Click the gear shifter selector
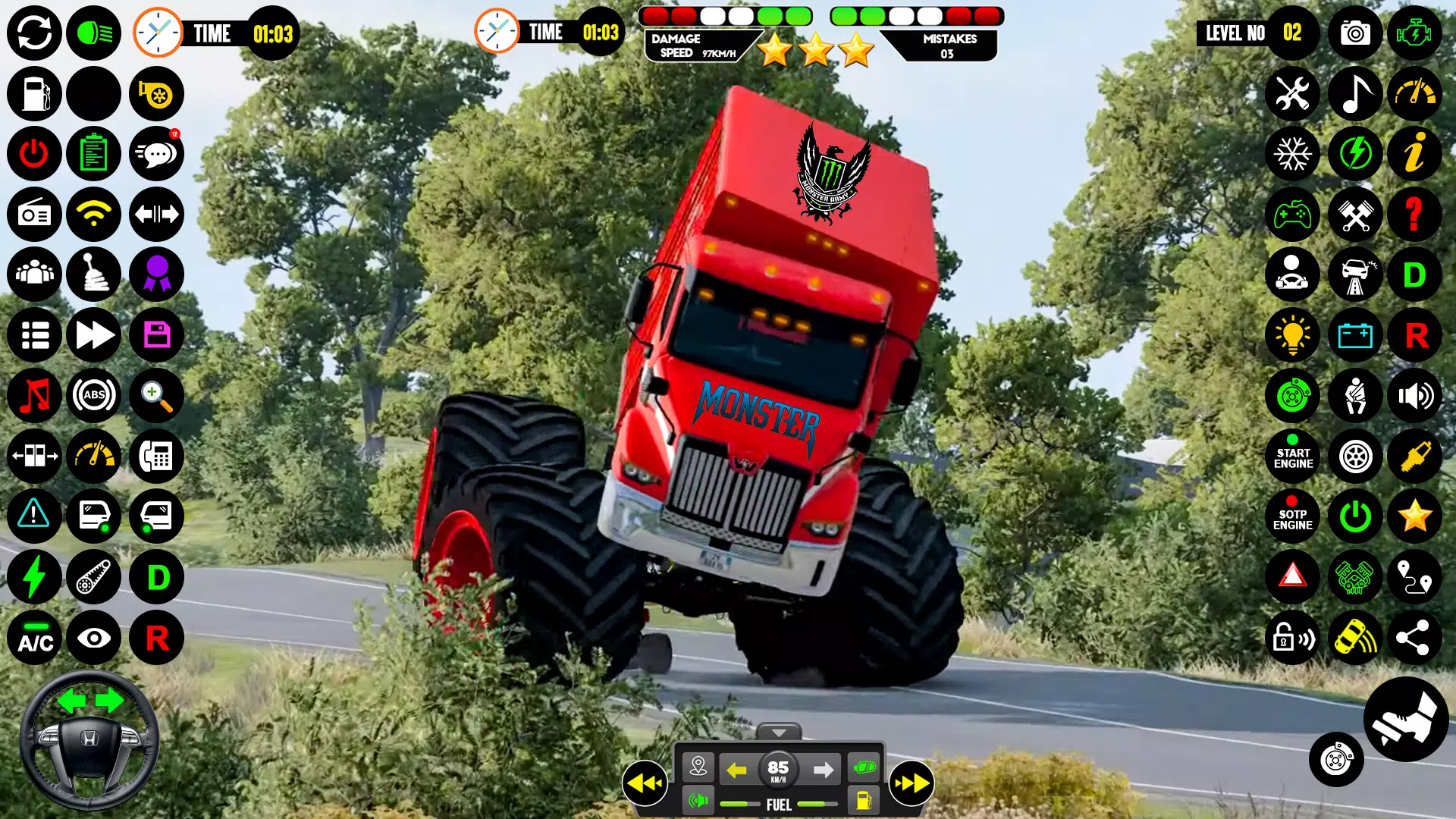Image resolution: width=1456 pixels, height=819 pixels. click(x=93, y=275)
